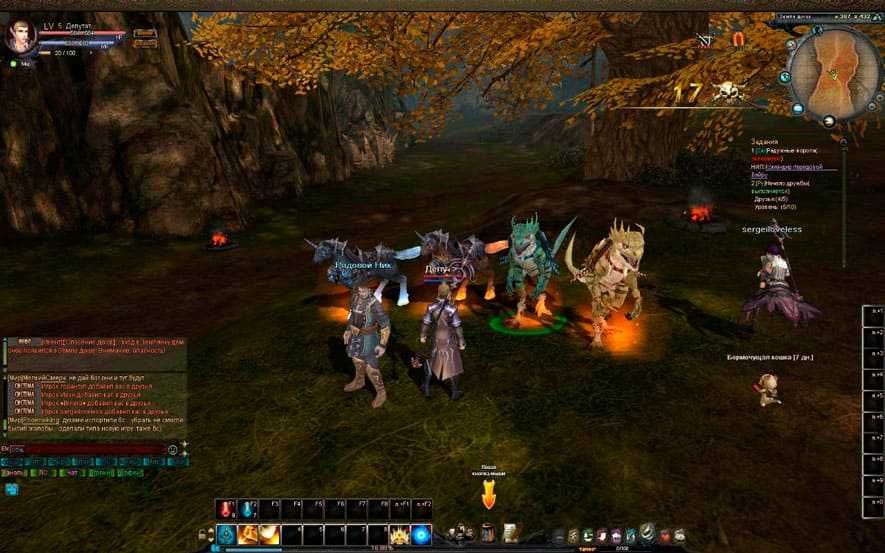
Task: Click the bottom orb button on minimap frame
Action: tap(828, 122)
